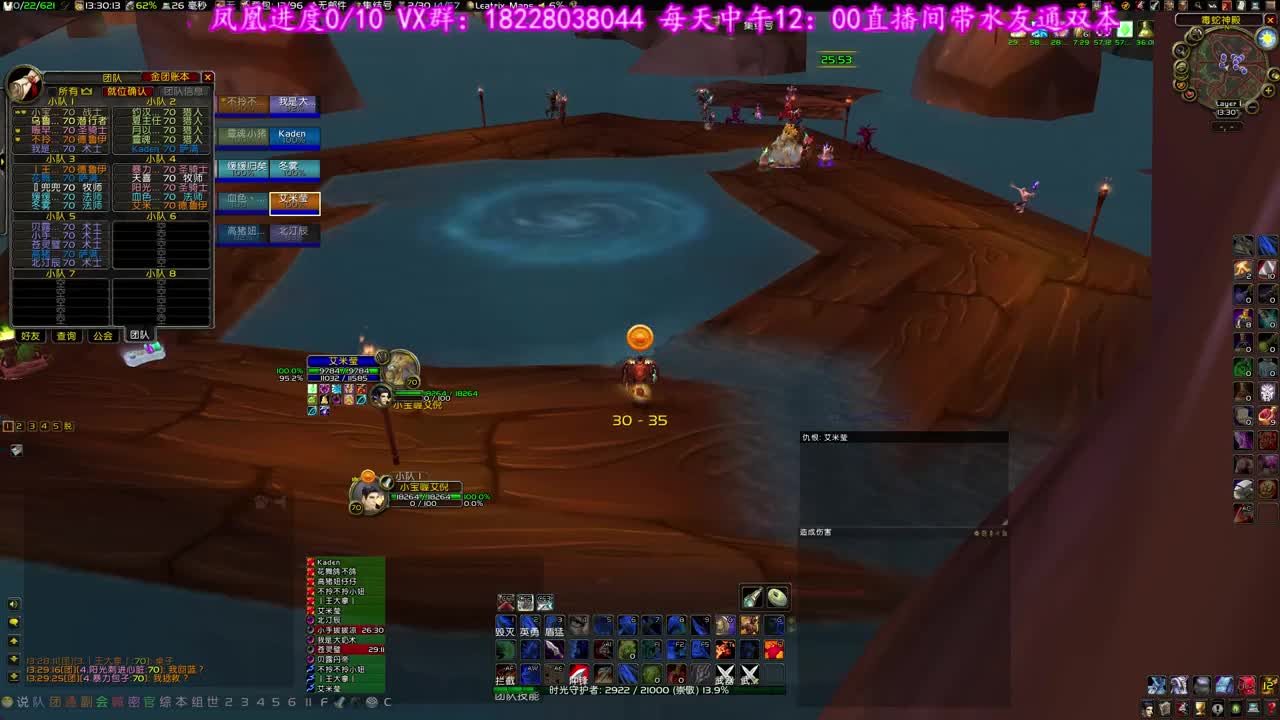This screenshot has width=1280, height=720.
Task: Cast the 毁灭 ability on the action bar
Action: click(x=505, y=626)
